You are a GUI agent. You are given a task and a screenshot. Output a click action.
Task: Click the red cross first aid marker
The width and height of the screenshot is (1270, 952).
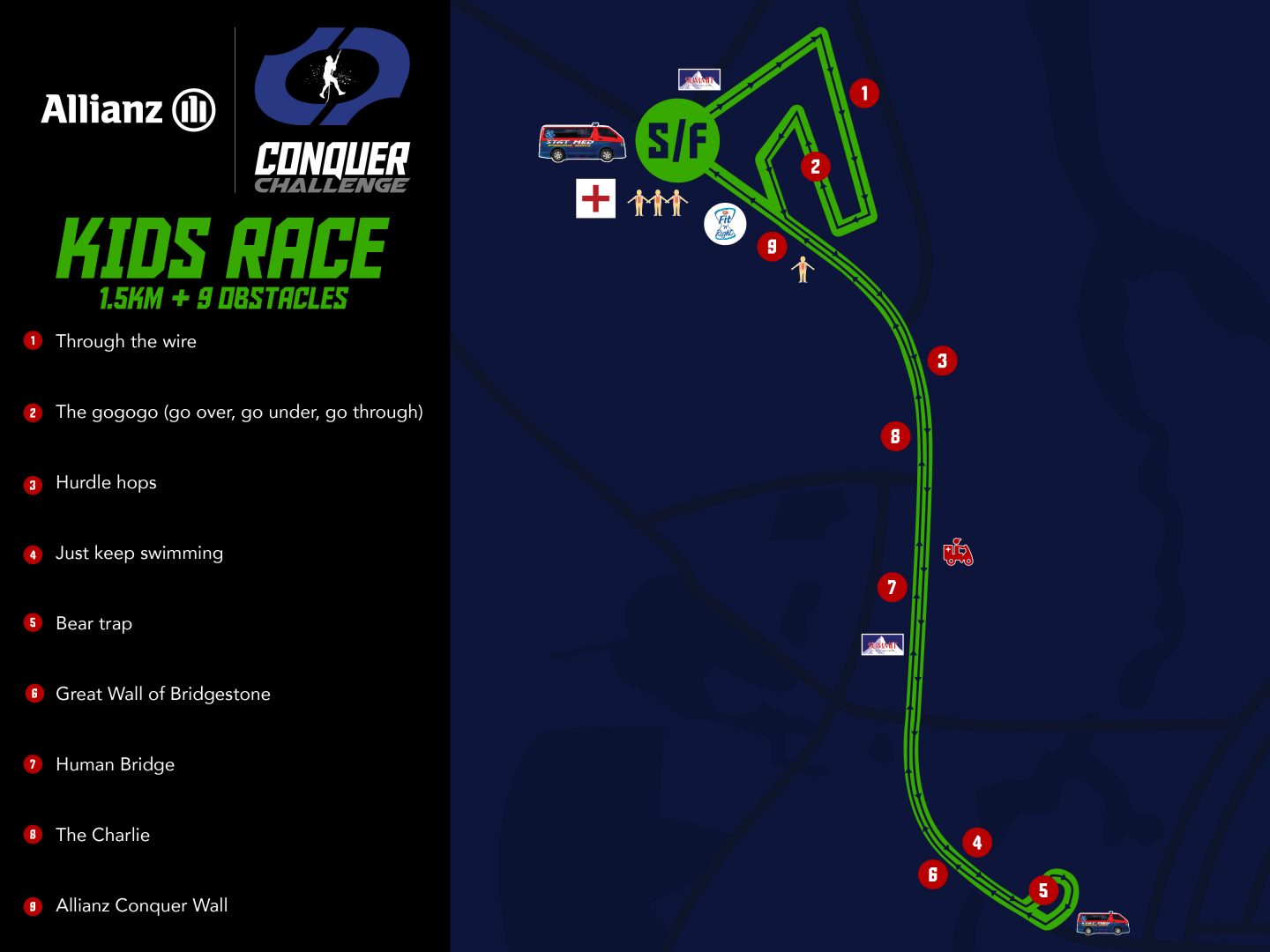pyautogui.click(x=595, y=197)
